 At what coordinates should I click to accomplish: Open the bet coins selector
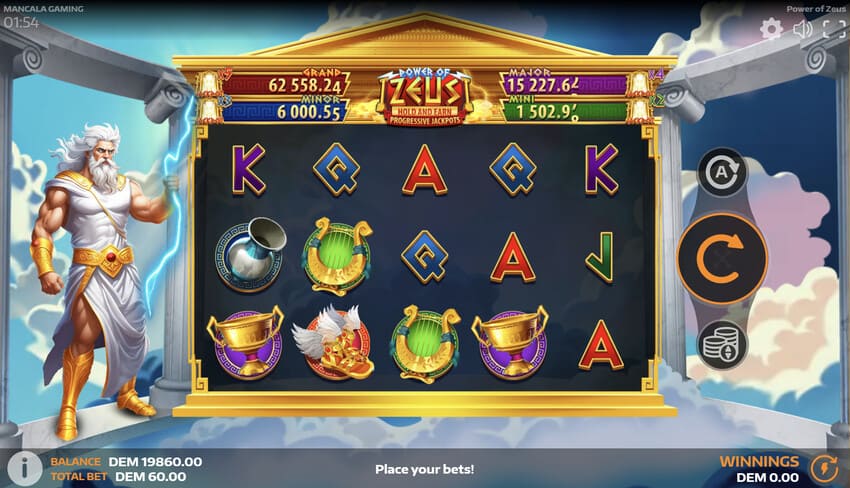pos(722,345)
